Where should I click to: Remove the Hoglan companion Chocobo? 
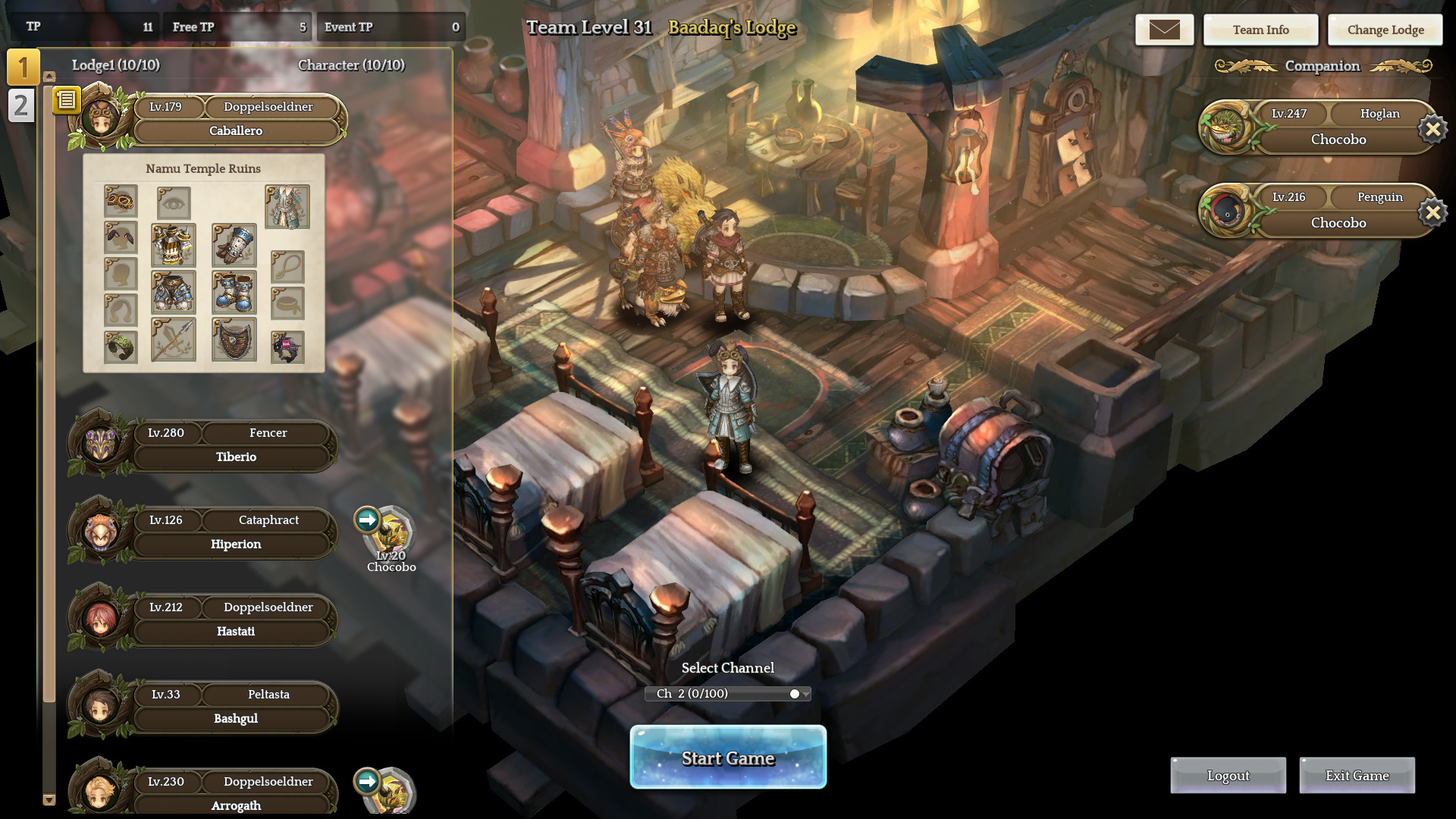1432,130
